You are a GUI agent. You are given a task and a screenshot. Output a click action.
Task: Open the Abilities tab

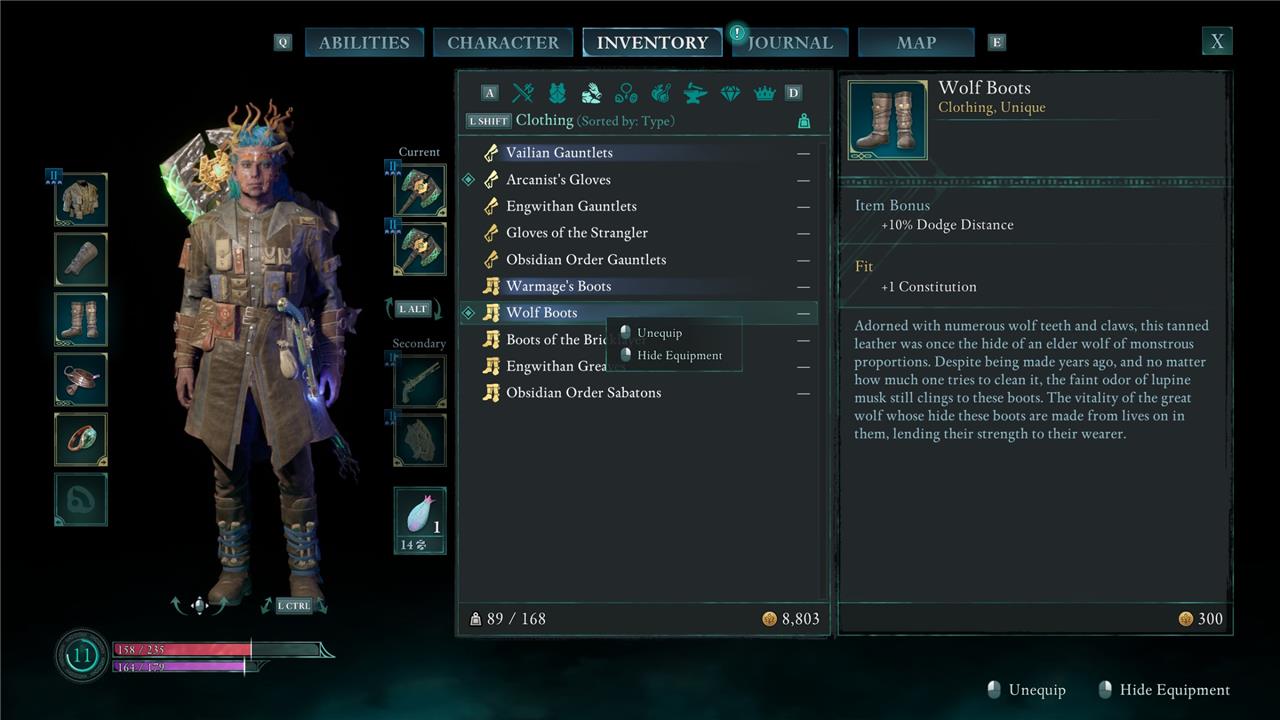363,42
